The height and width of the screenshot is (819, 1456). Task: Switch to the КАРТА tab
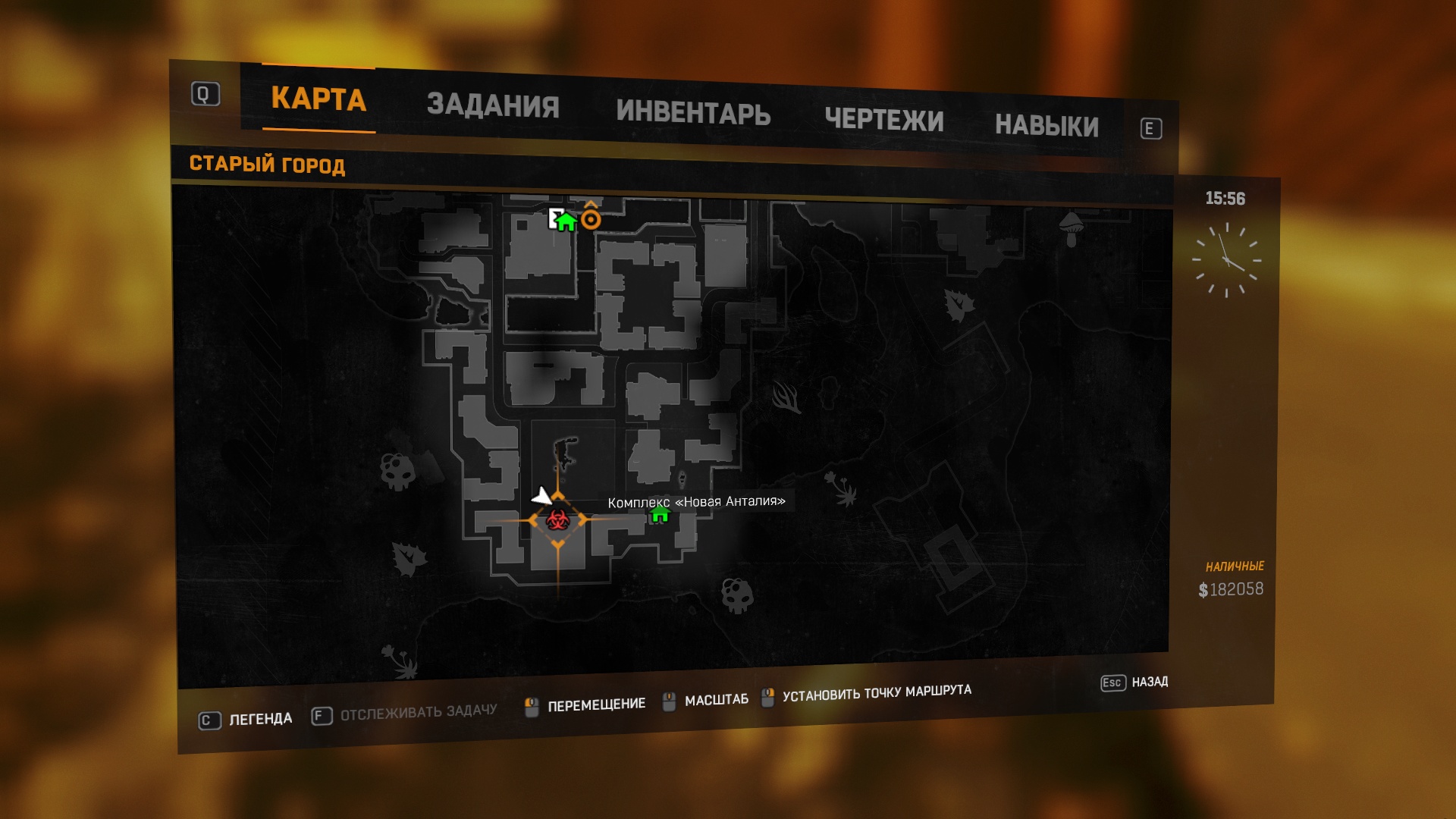tap(318, 99)
